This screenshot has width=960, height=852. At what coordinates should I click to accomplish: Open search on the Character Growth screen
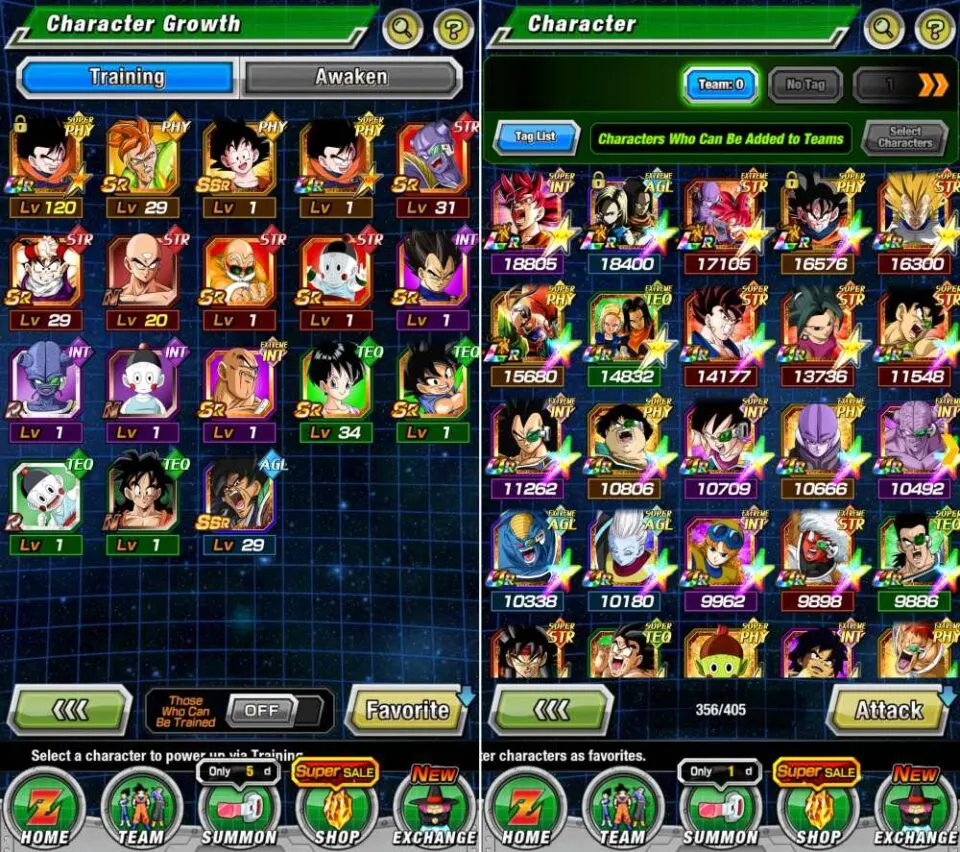click(x=402, y=28)
